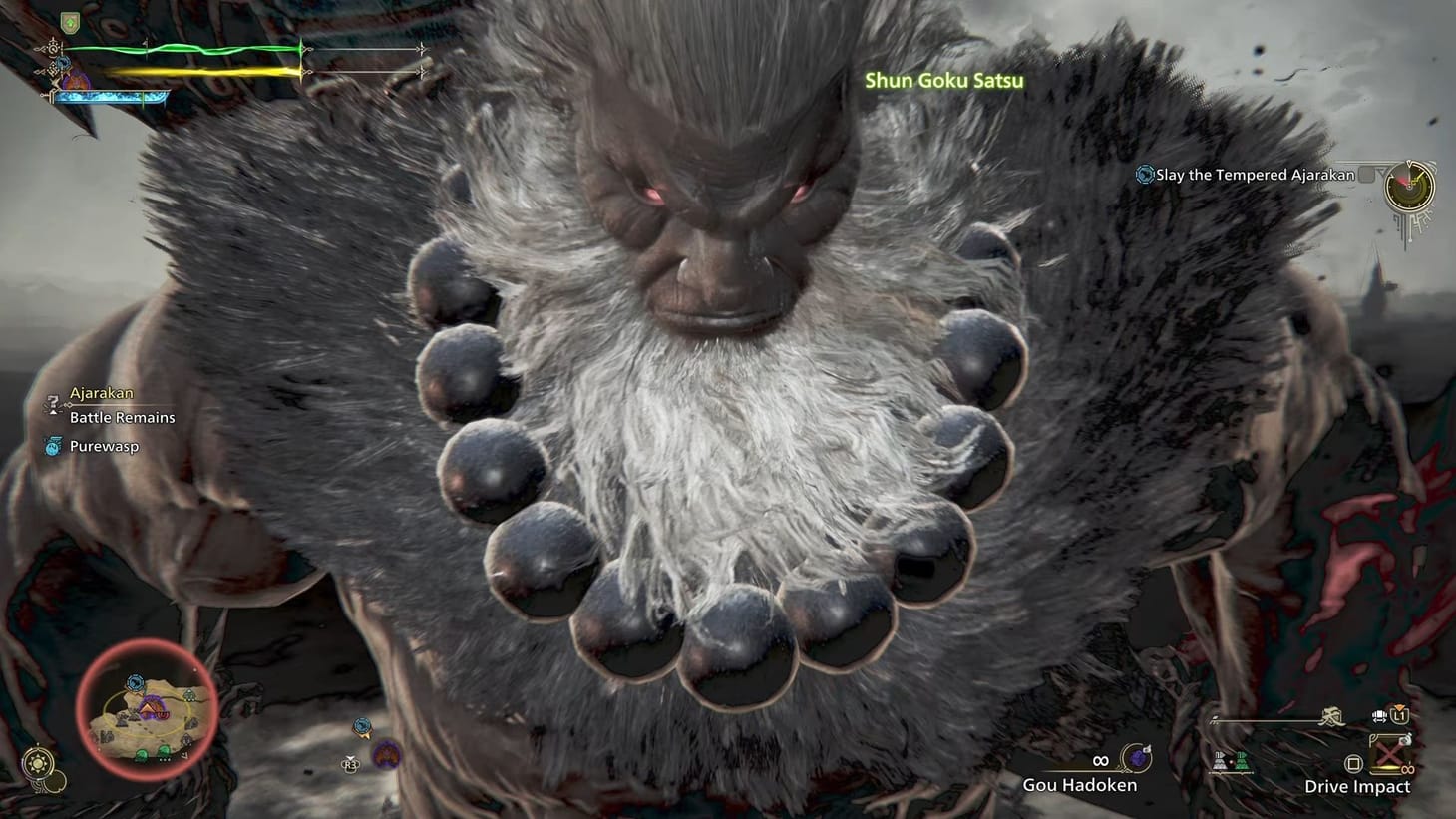Toggle the attack-up buff icon above the health bar
The image size is (1456, 819).
[71, 22]
